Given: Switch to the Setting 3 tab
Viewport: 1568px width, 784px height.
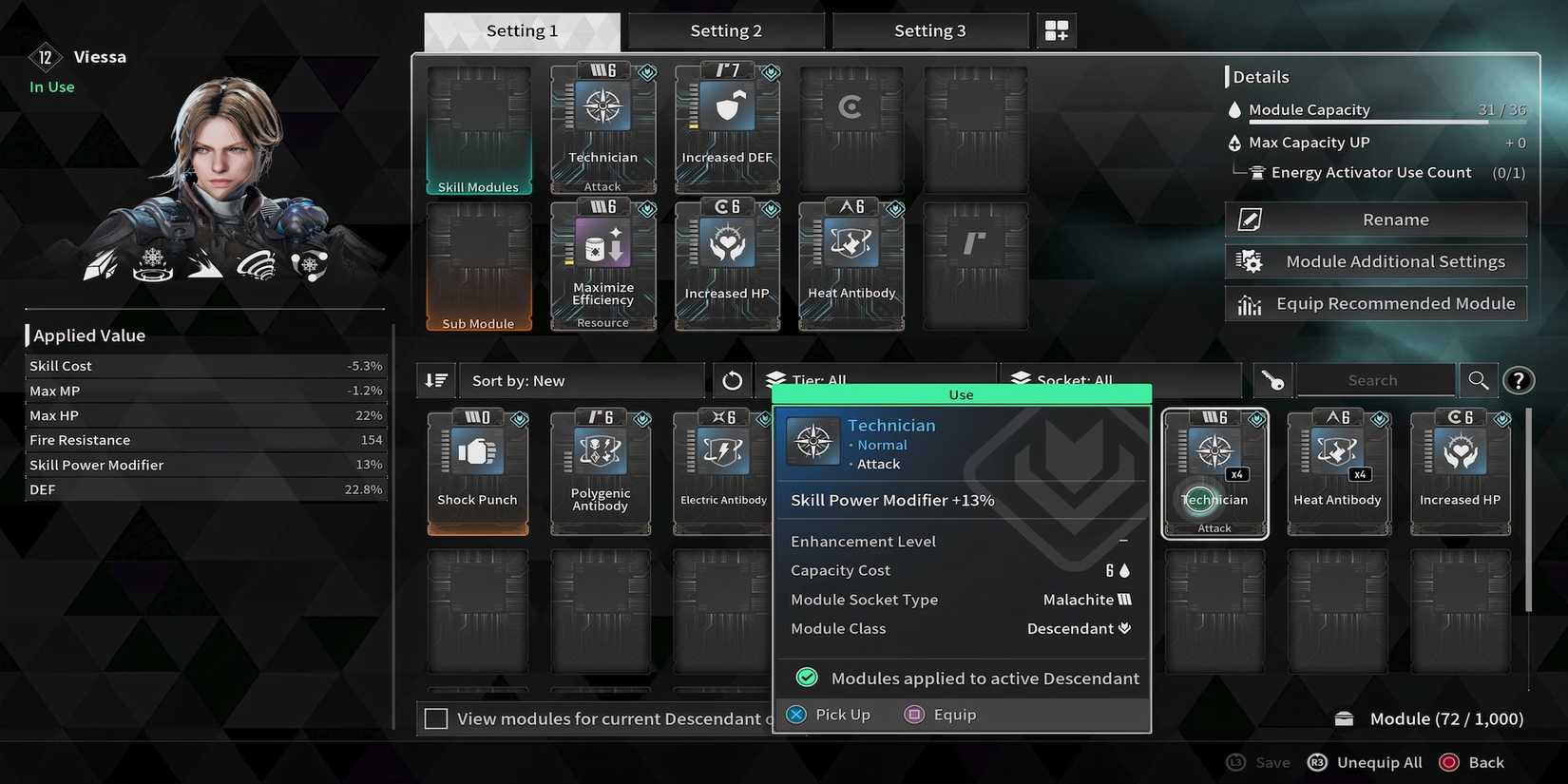Looking at the screenshot, I should click(x=930, y=29).
